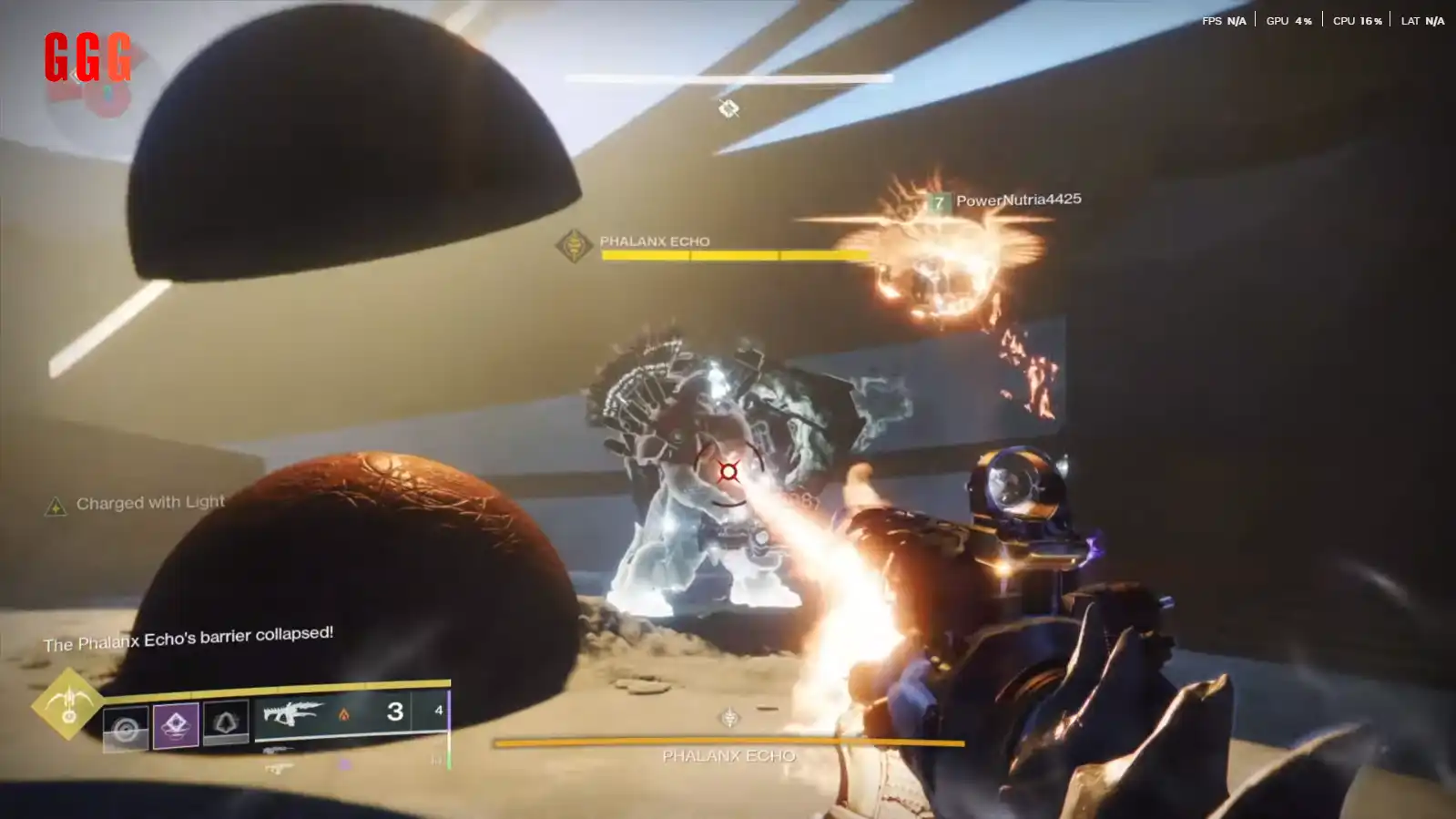This screenshot has width=1456, height=819.
Task: Select the class ability icon
Action: click(x=226, y=723)
